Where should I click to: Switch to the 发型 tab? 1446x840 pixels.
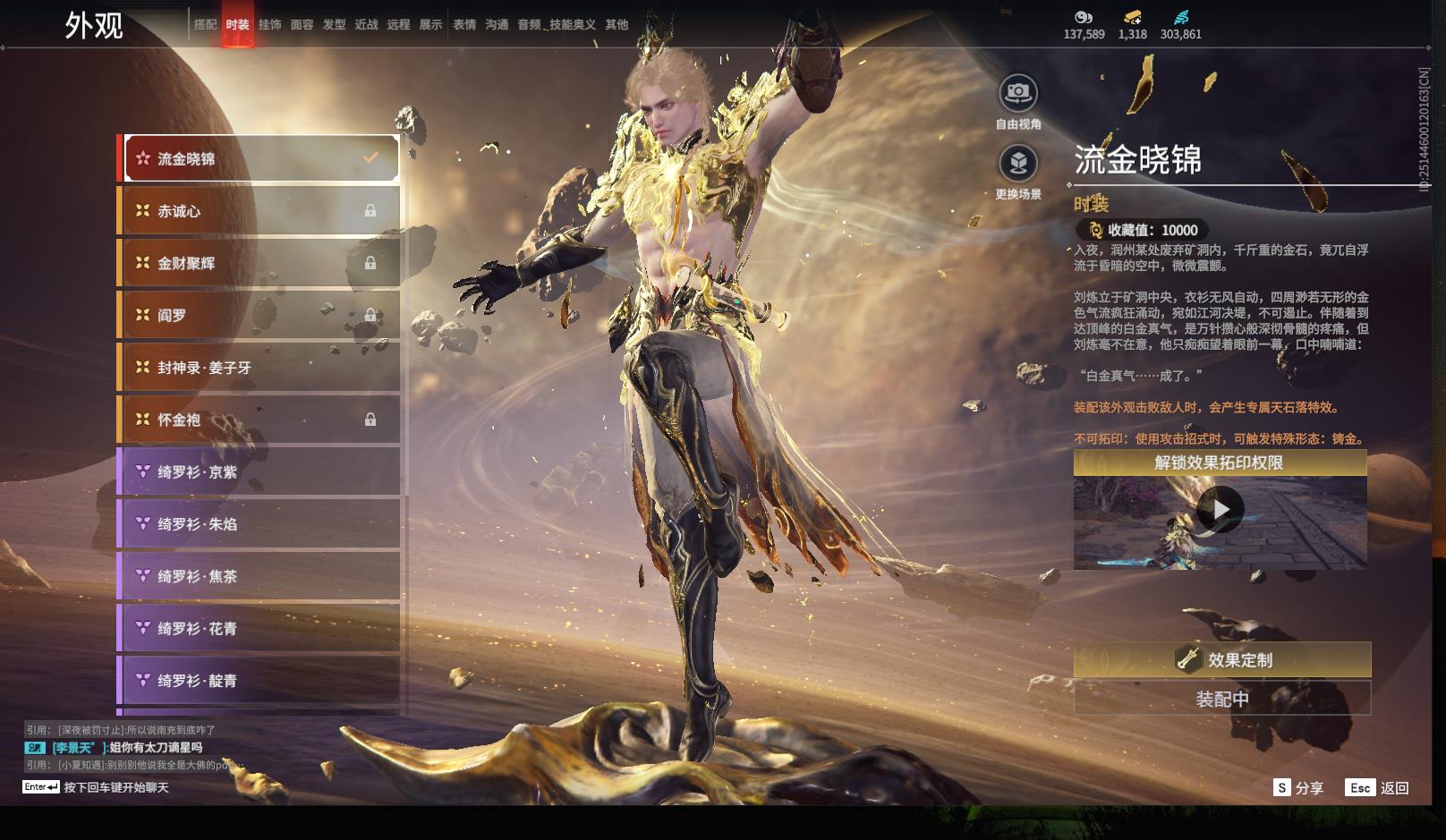(x=334, y=25)
